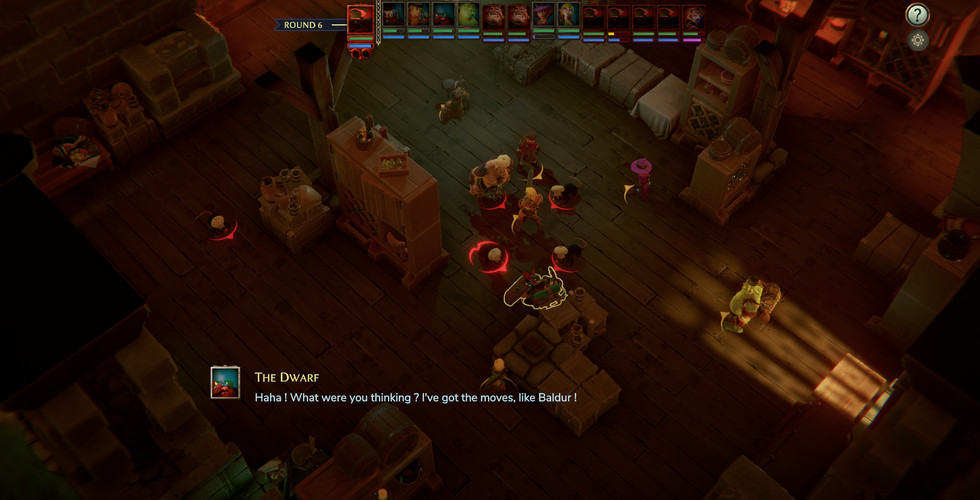Viewport: 980px width, 500px height.
Task: Select the blonde elf portrait in turn order
Action: click(568, 15)
